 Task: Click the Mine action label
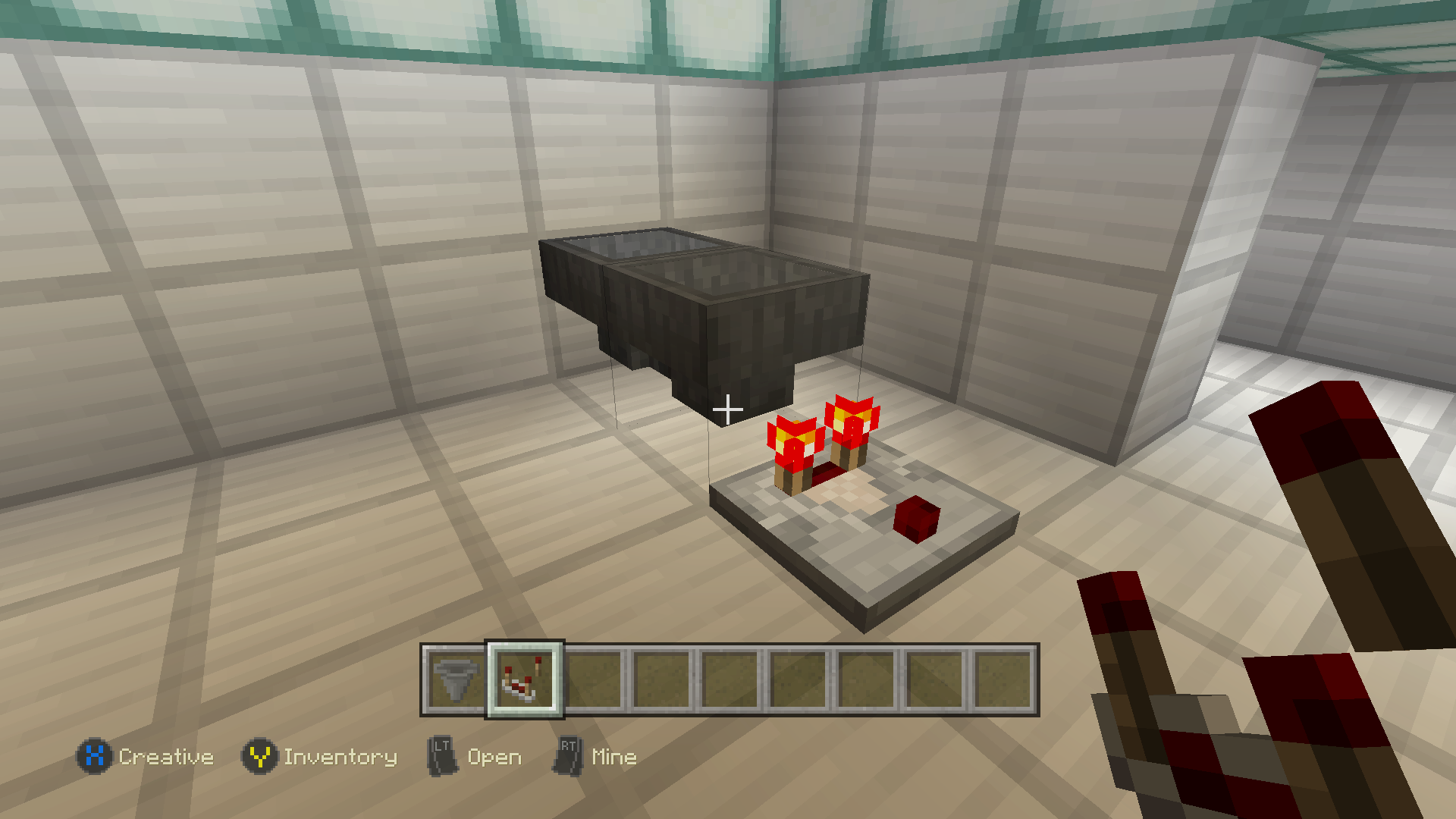pos(614,756)
